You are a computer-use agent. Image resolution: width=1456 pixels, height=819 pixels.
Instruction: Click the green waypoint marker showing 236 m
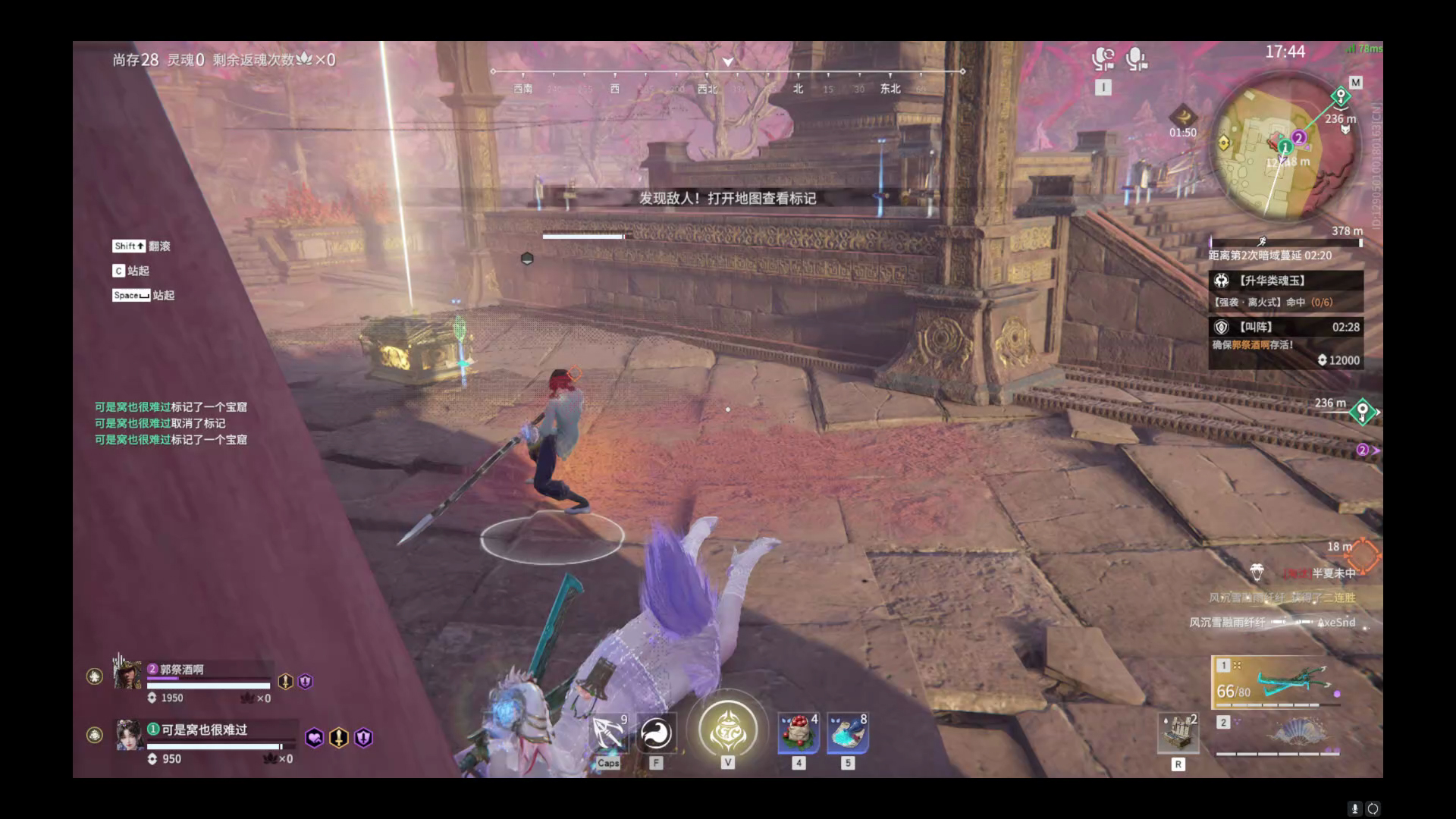point(1362,412)
